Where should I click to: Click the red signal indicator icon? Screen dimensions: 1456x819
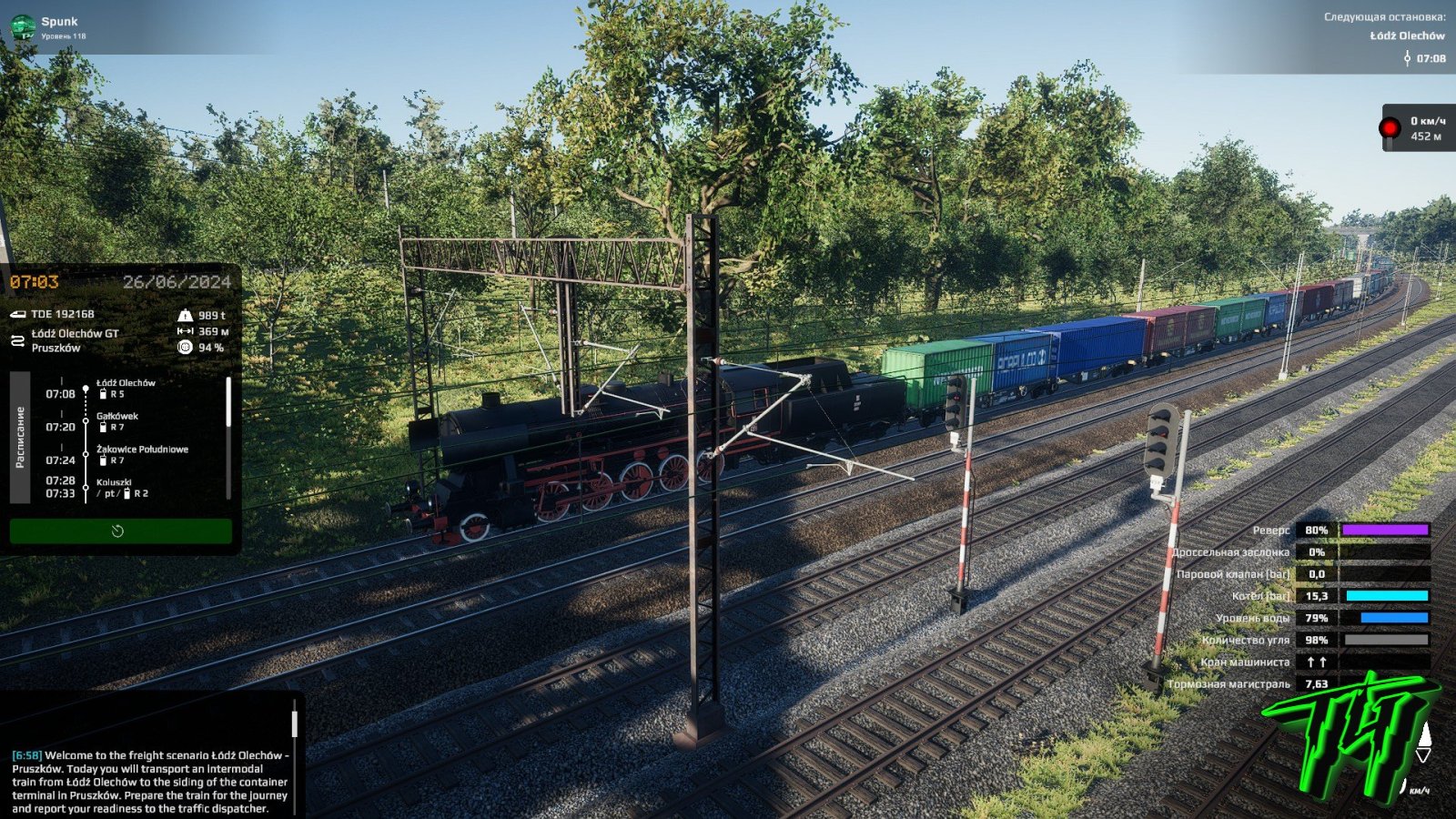(x=1390, y=128)
